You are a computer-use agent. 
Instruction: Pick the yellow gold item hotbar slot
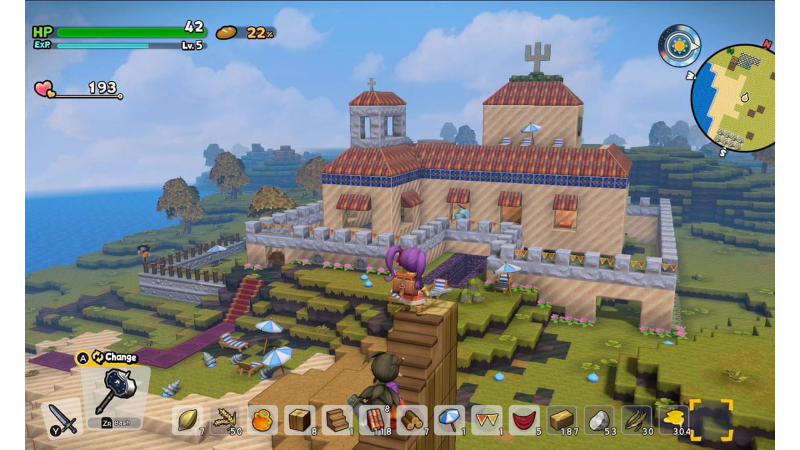[673, 419]
